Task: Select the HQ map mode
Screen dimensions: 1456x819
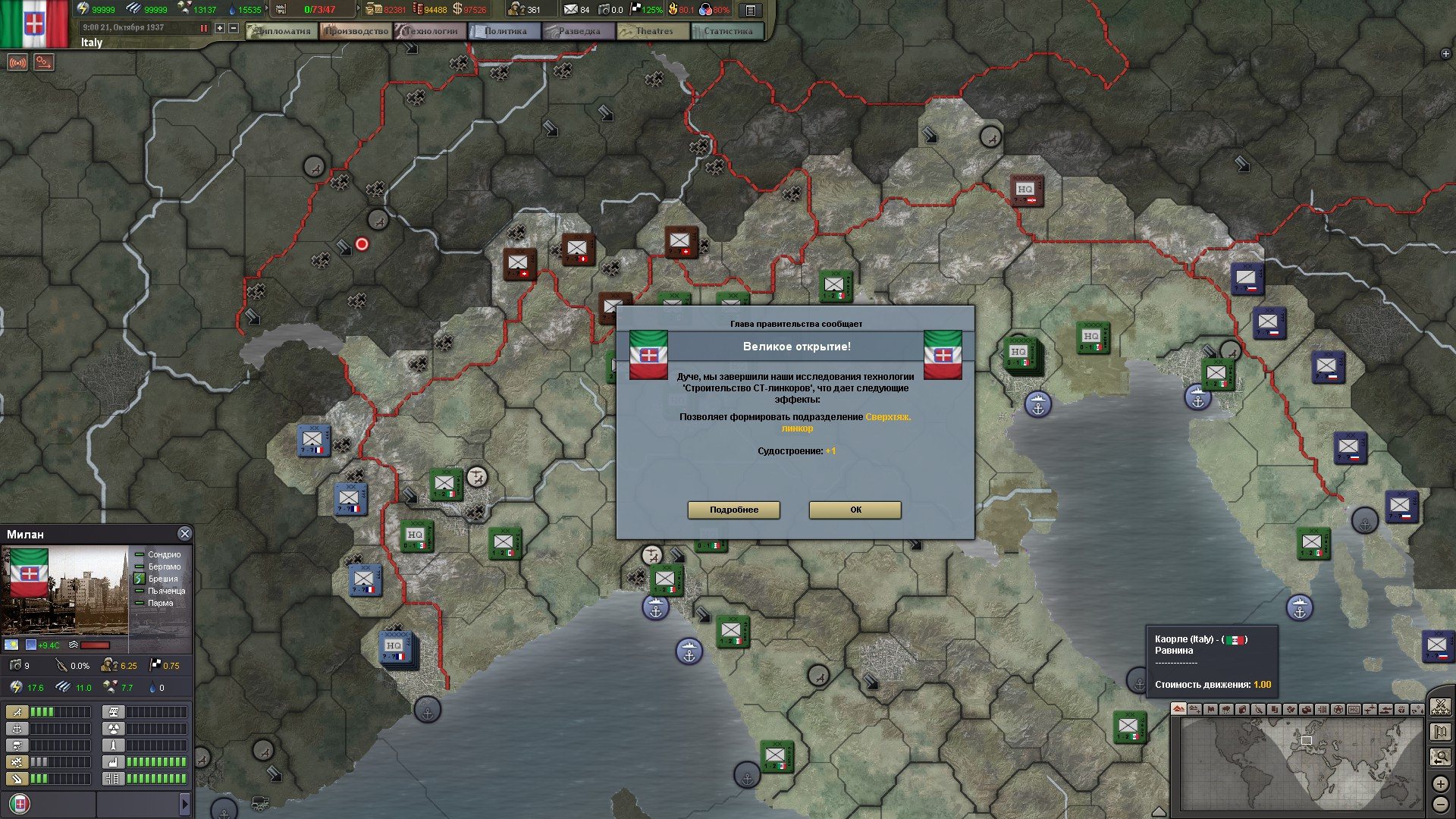Action: tap(1354, 710)
